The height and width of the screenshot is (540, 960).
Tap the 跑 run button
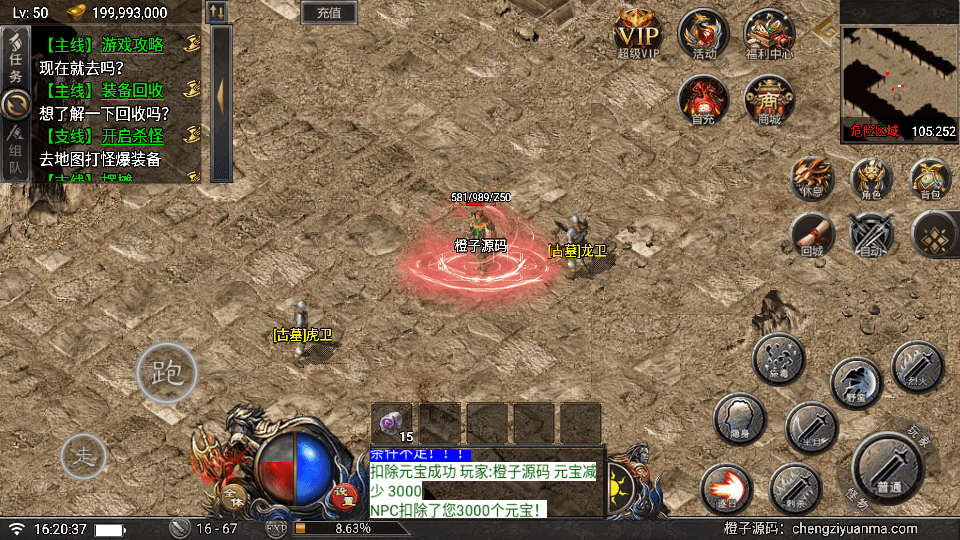click(x=166, y=373)
